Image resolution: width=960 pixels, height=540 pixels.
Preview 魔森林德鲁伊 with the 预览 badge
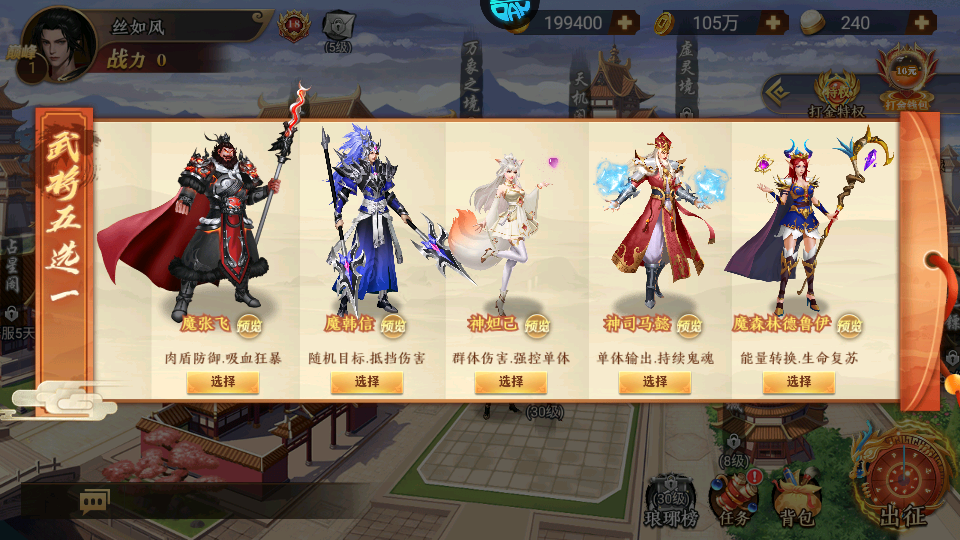pos(849,326)
